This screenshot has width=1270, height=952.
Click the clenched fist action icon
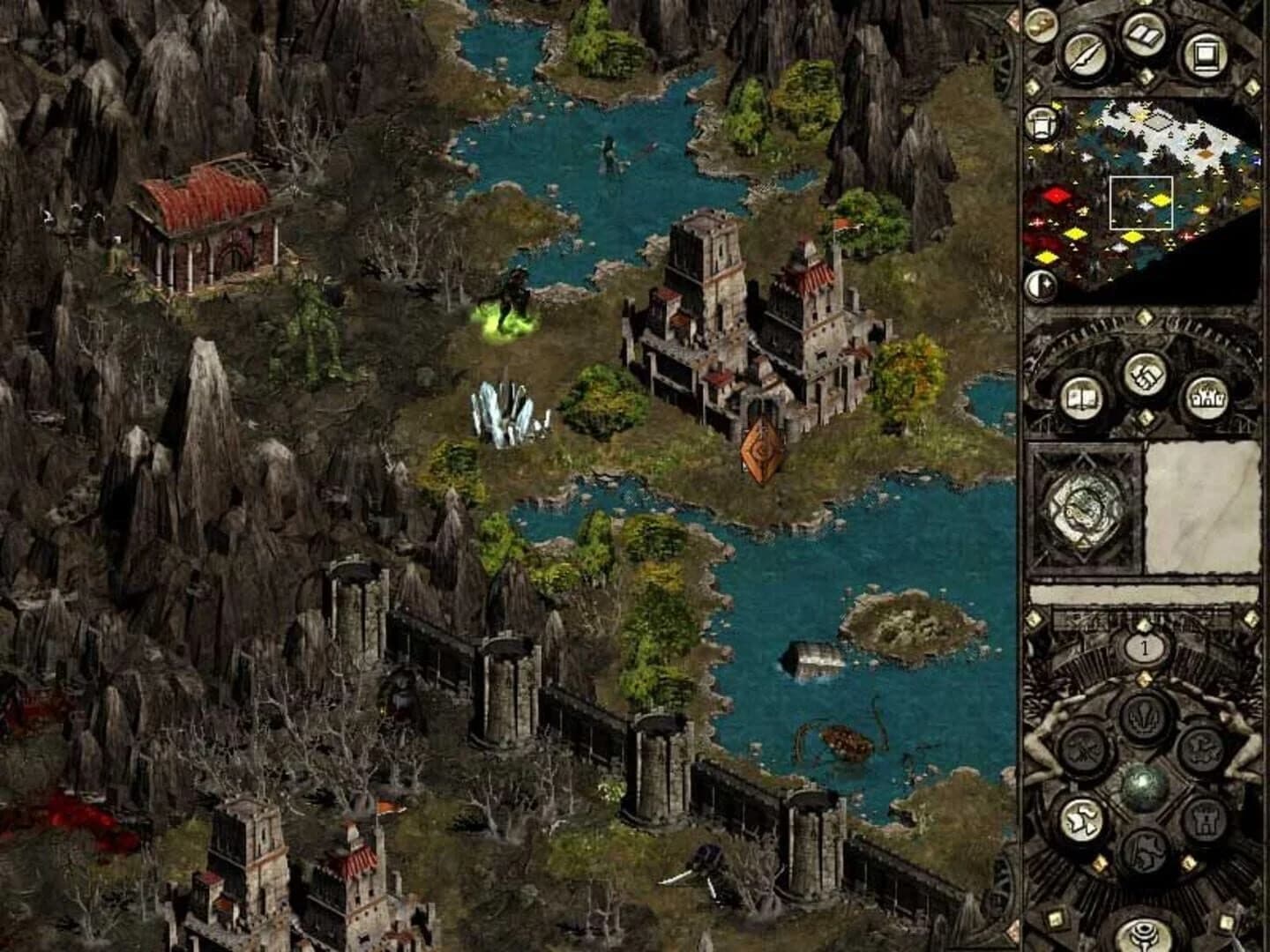pyautogui.click(x=1145, y=376)
